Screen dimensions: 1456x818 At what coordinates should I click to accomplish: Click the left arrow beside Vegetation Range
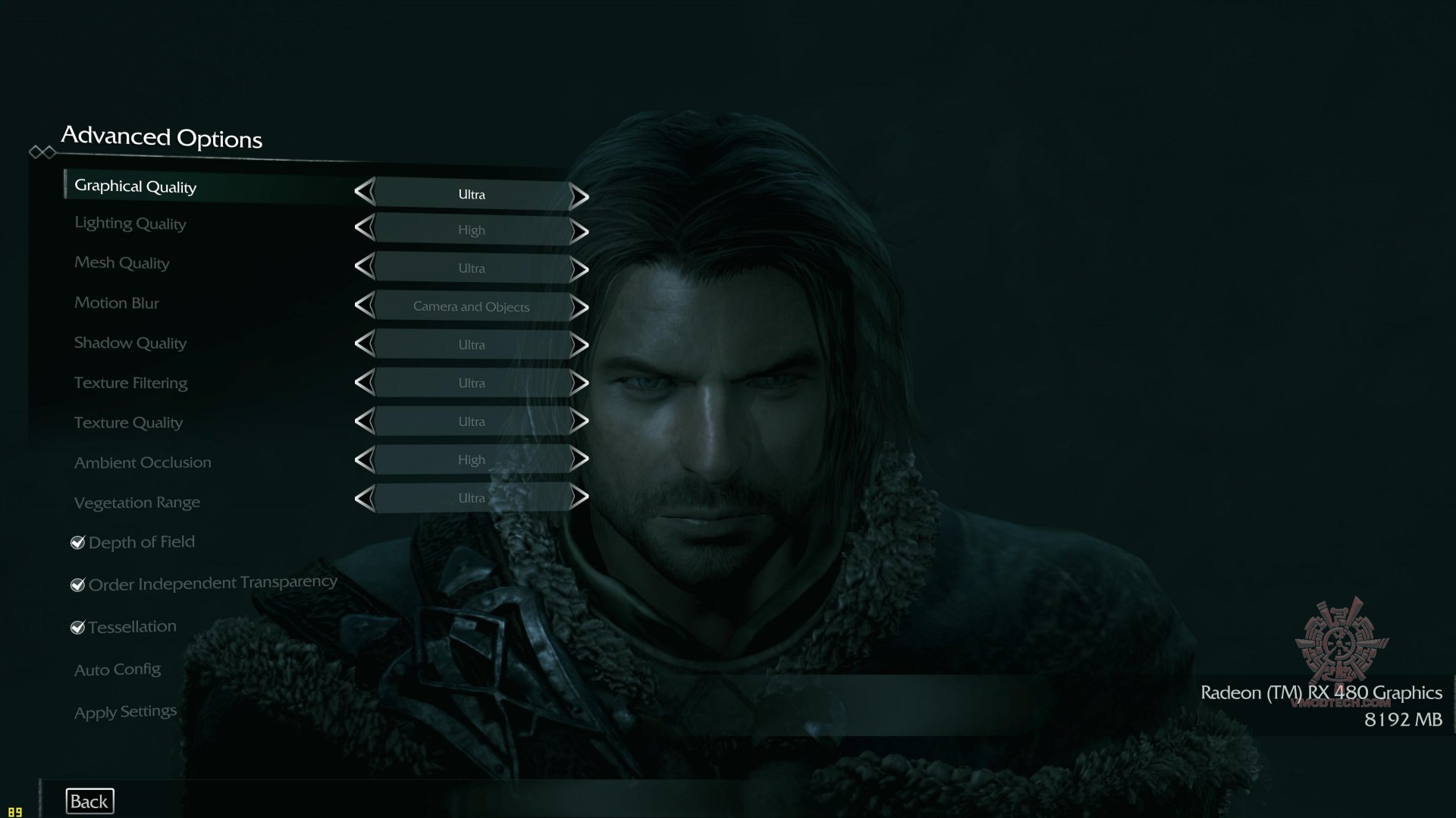point(365,498)
